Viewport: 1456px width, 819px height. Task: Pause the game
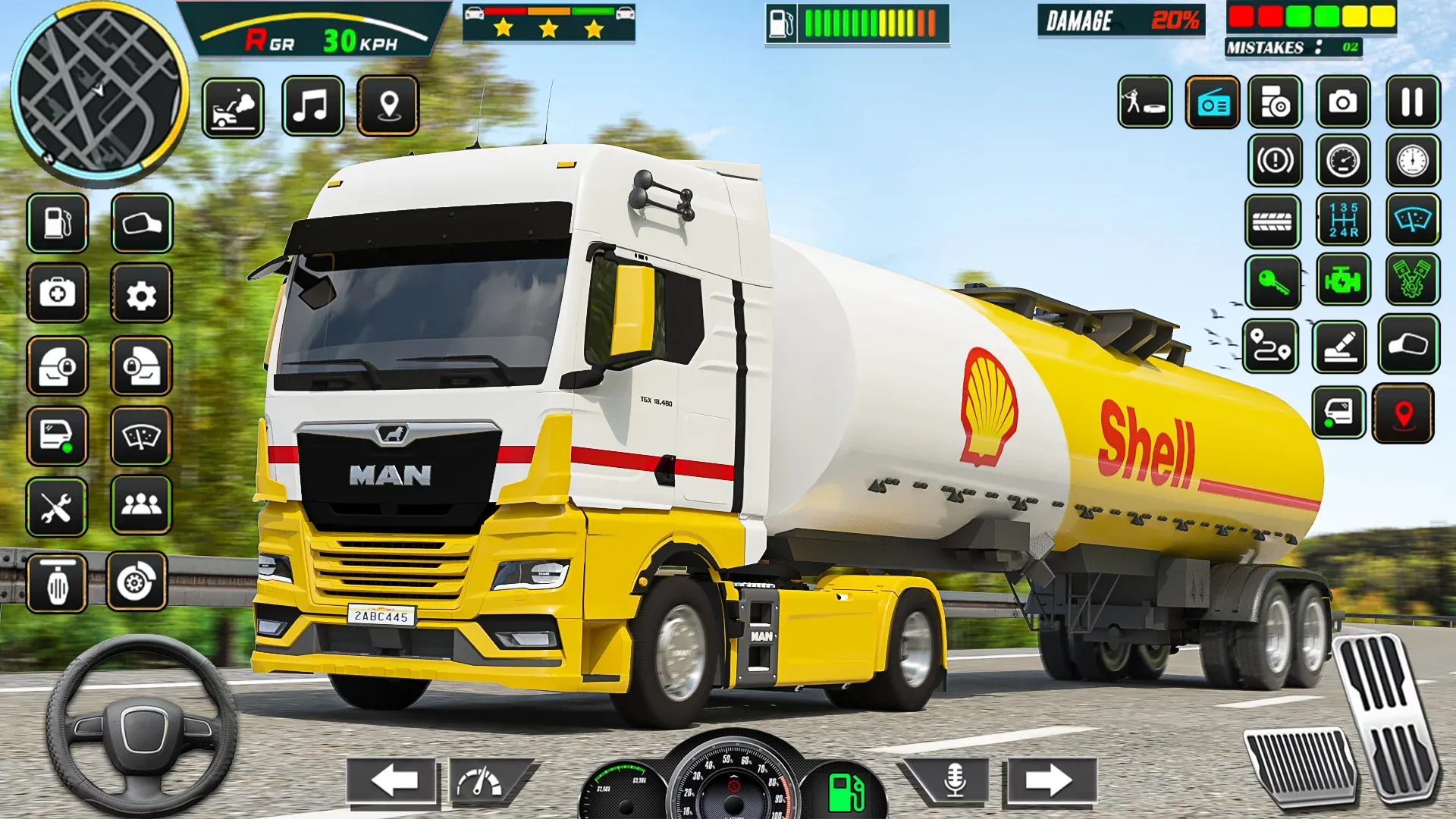coord(1412,102)
